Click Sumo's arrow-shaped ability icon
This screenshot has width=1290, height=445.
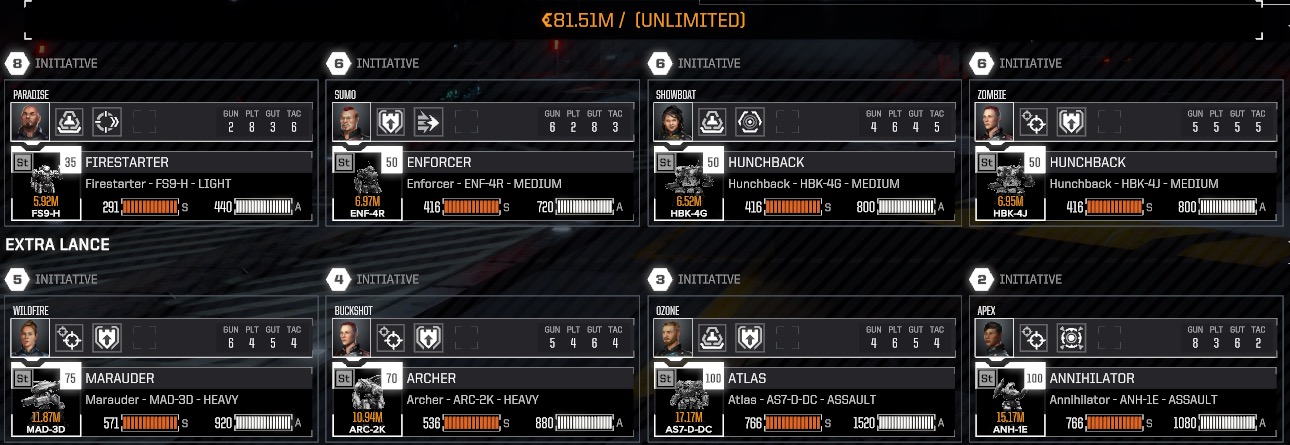click(x=428, y=122)
